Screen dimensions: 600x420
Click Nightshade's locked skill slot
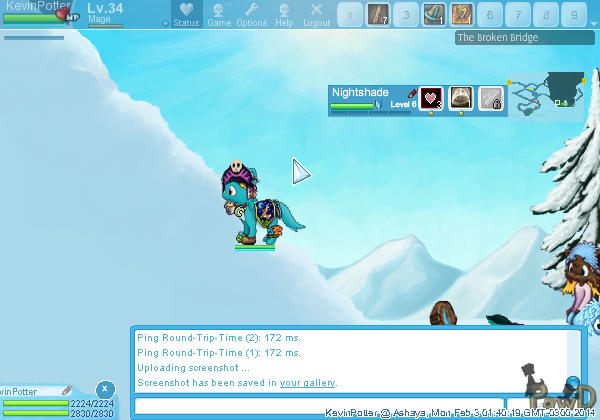click(490, 98)
